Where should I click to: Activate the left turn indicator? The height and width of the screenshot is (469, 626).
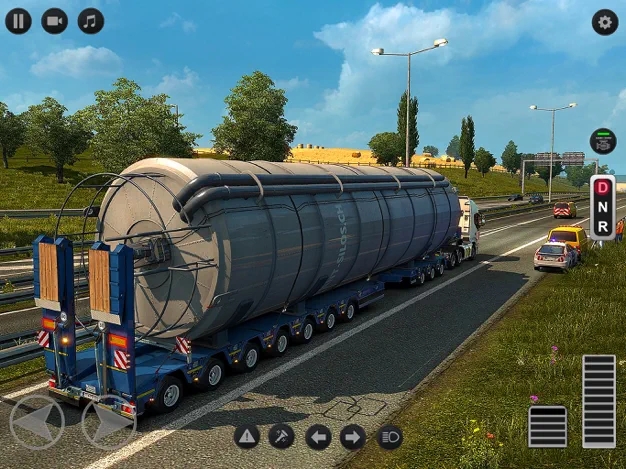point(318,436)
